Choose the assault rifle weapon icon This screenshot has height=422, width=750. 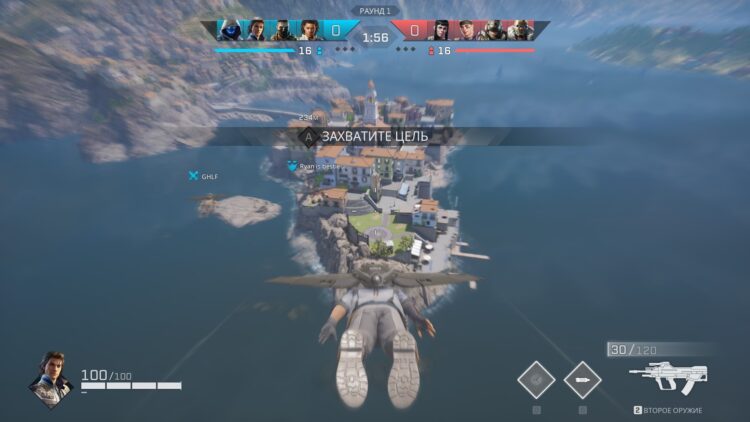(x=668, y=379)
